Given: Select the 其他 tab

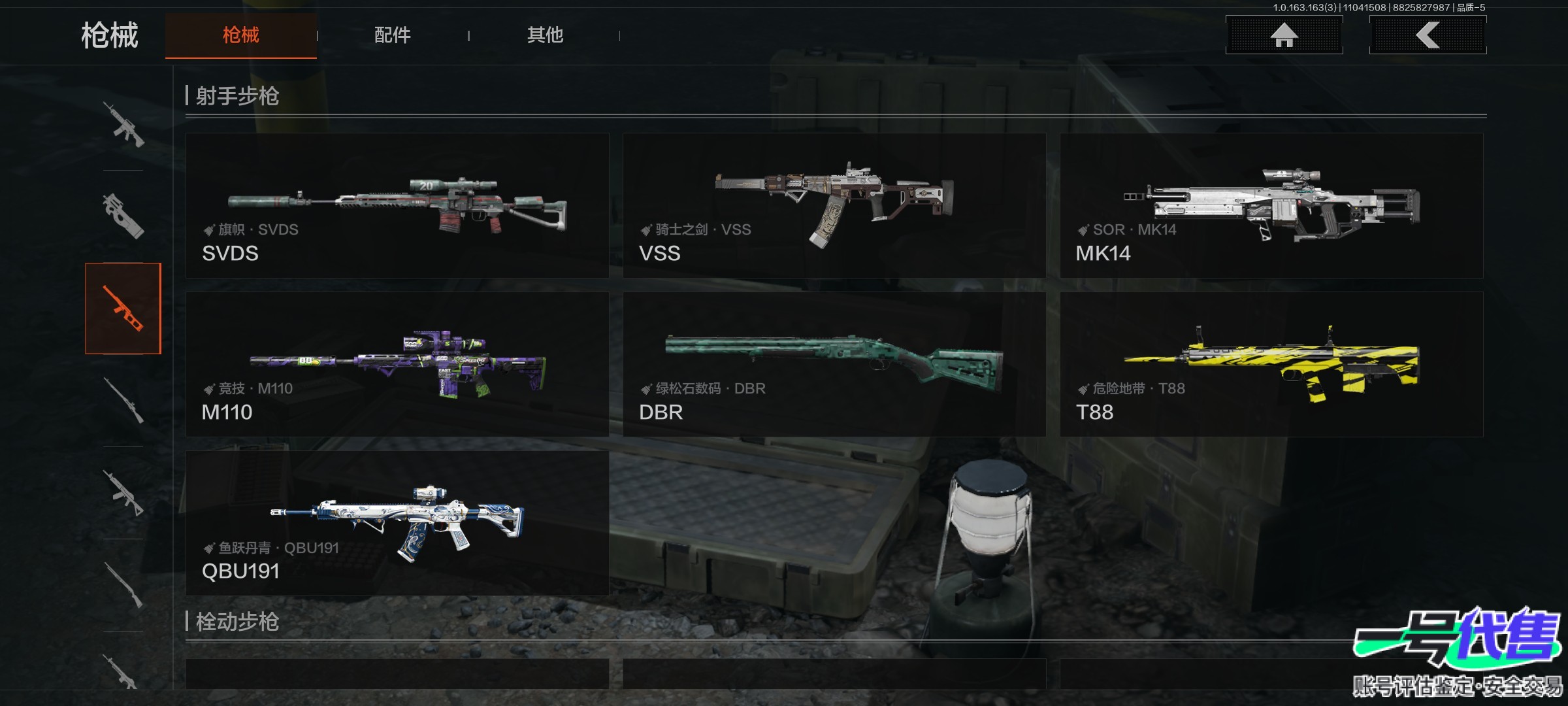Looking at the screenshot, I should click(x=545, y=35).
